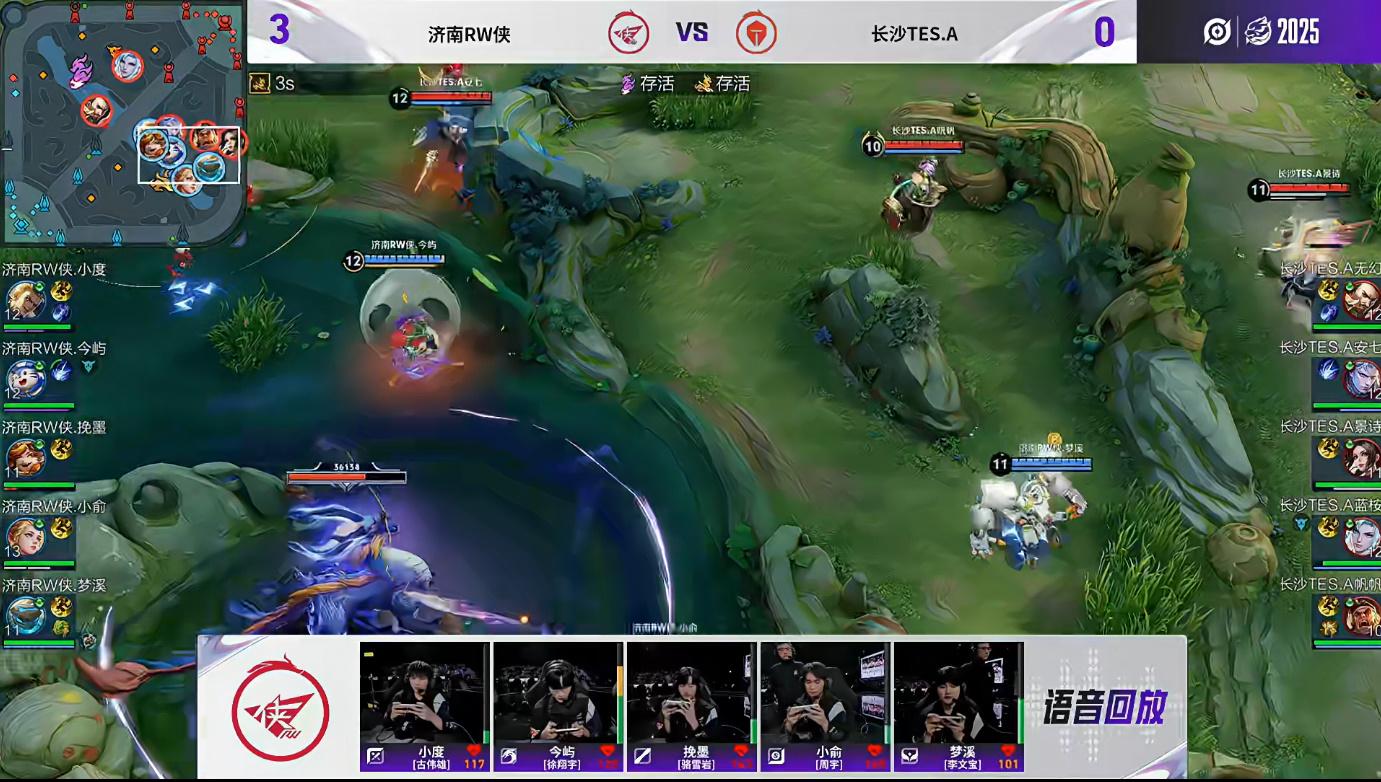Click the minimap in the corner
Screen dimensions: 1381x782
pyautogui.click(x=122, y=122)
